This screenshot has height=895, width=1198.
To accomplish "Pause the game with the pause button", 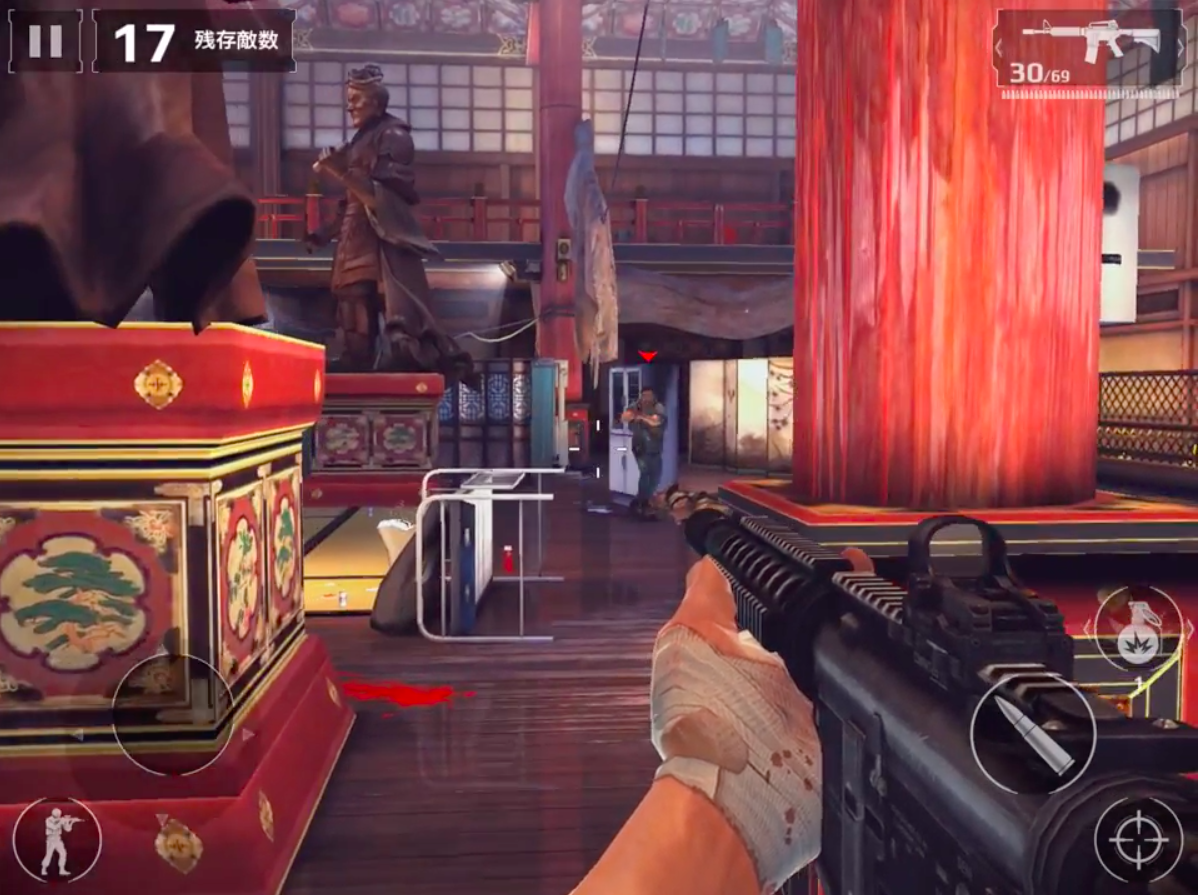I will click(x=45, y=41).
